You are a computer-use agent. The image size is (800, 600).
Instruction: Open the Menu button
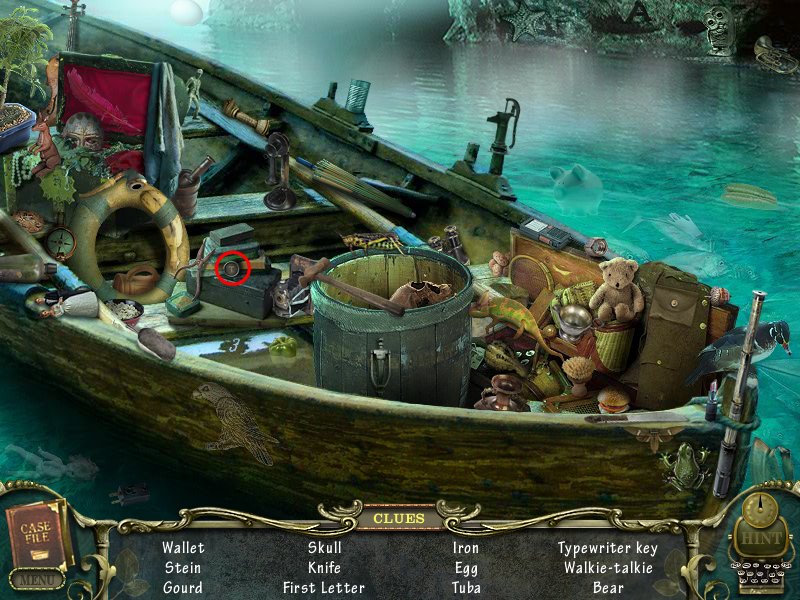37,579
